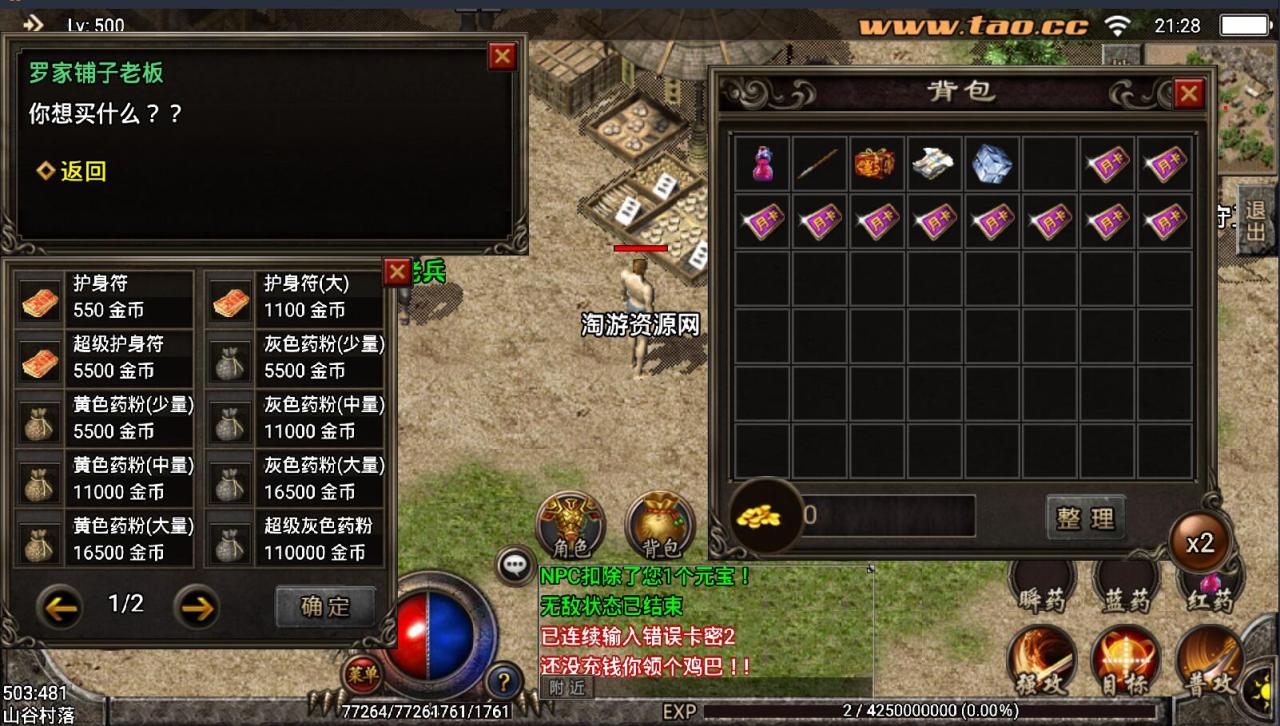Image resolution: width=1280 pixels, height=726 pixels.
Task: Pick 超级护身符 in the shop
Action: coord(106,358)
